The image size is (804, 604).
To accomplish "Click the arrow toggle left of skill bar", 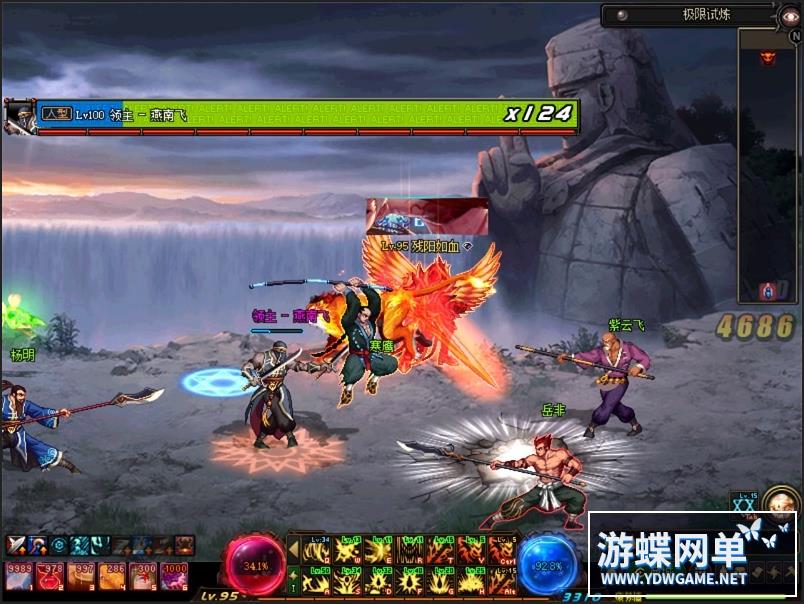I will point(293,550).
